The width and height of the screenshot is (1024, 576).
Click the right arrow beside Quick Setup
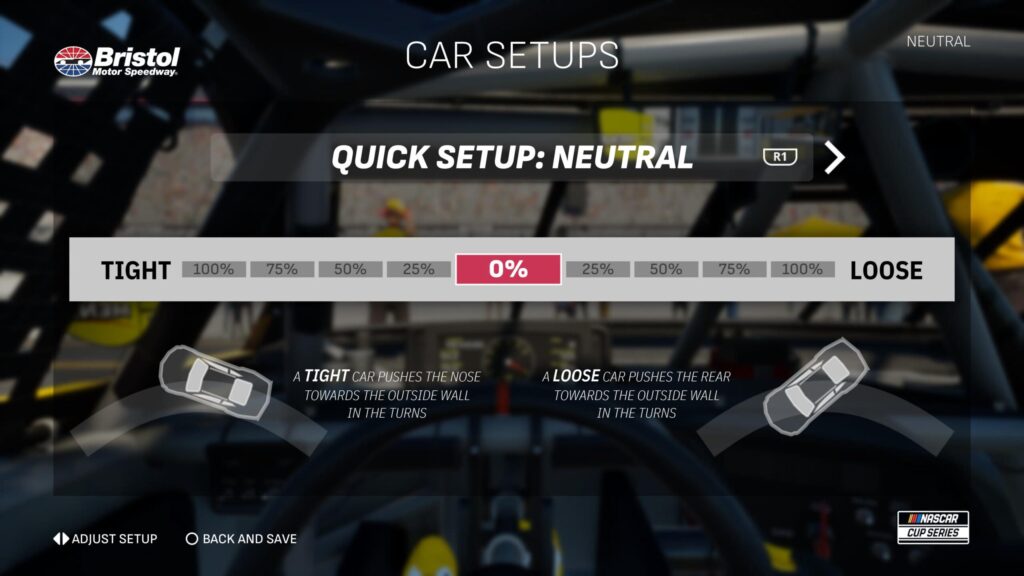coord(835,158)
